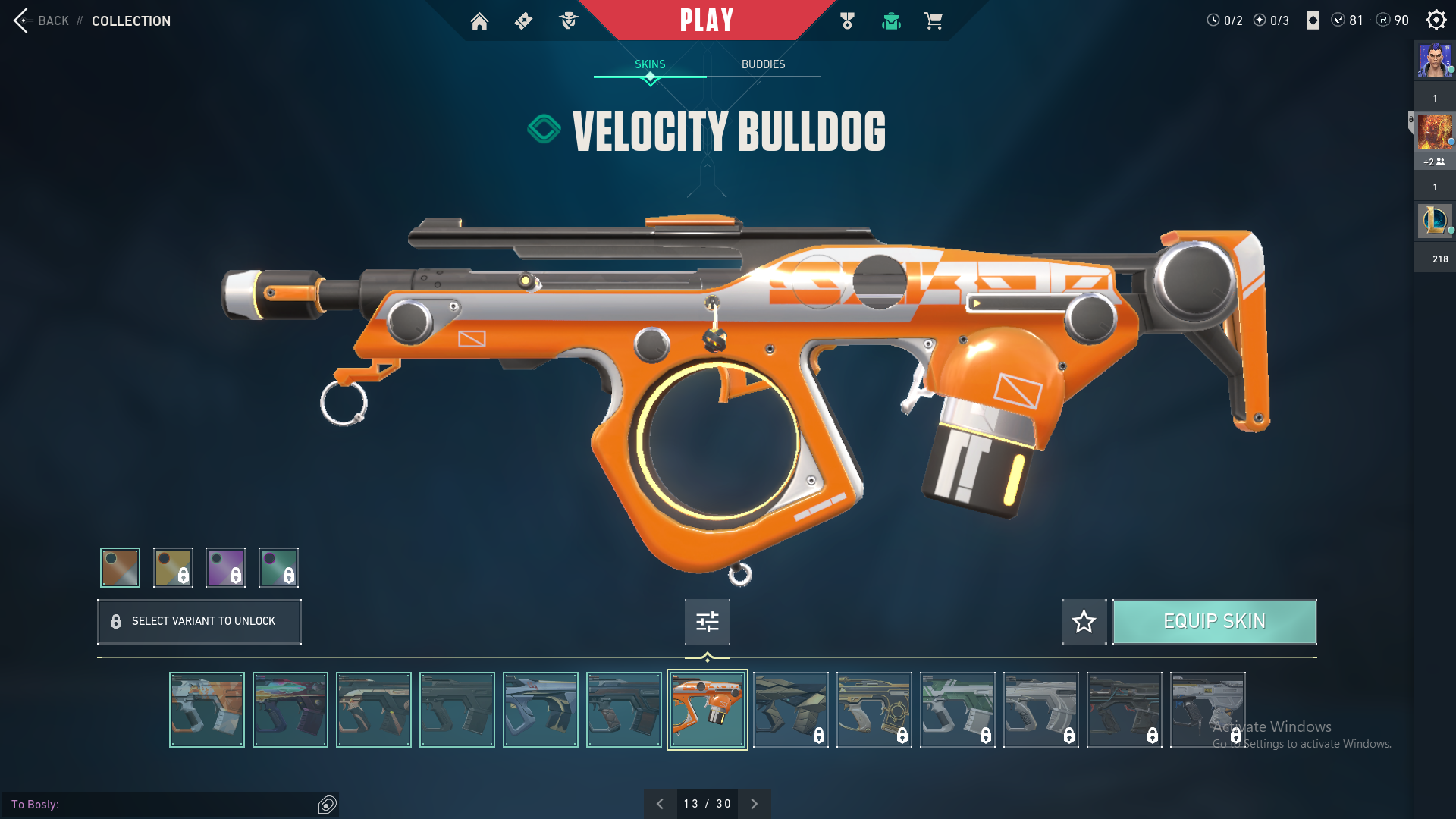The height and width of the screenshot is (819, 1456).
Task: Click the red PLAY button
Action: pyautogui.click(x=706, y=20)
